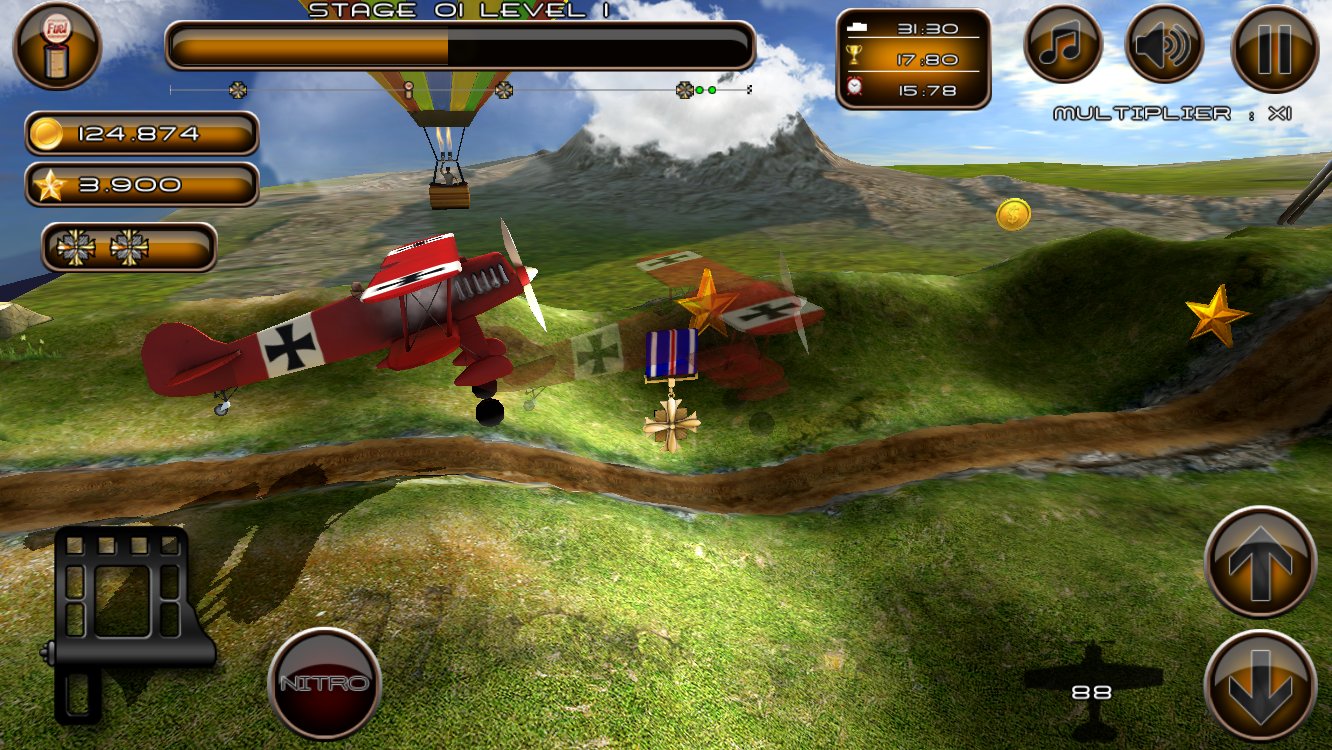Screen dimensions: 1332x750
Task: Click the floating gold coin pickup
Action: [1013, 213]
